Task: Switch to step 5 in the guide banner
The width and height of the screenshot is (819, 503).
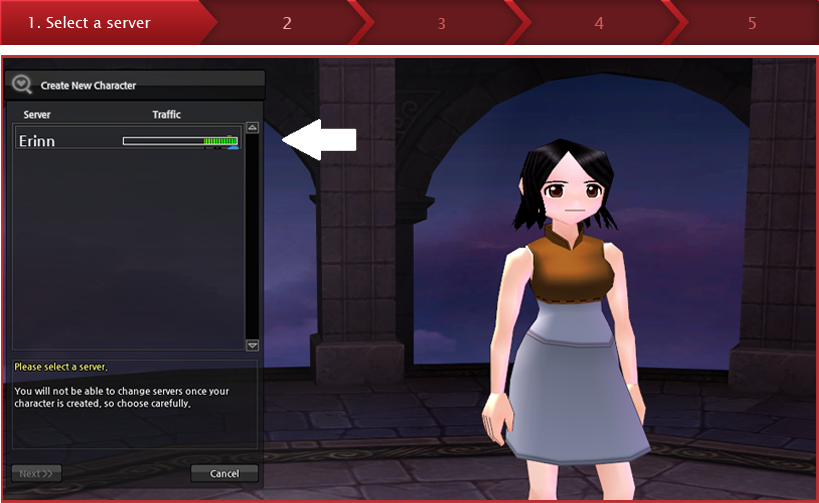Action: pos(751,22)
